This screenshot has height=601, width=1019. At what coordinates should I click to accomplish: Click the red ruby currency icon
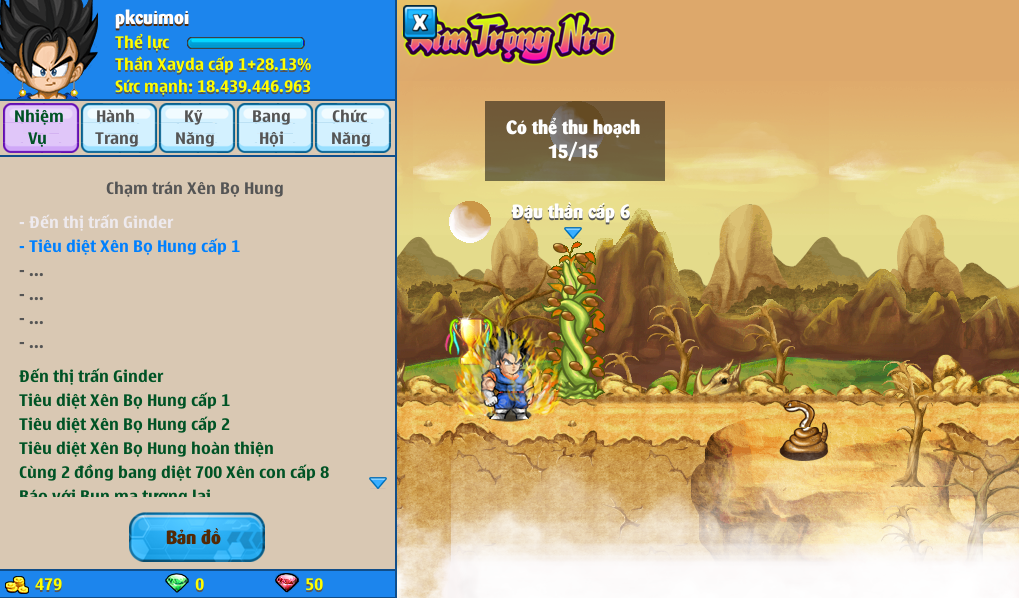(287, 584)
